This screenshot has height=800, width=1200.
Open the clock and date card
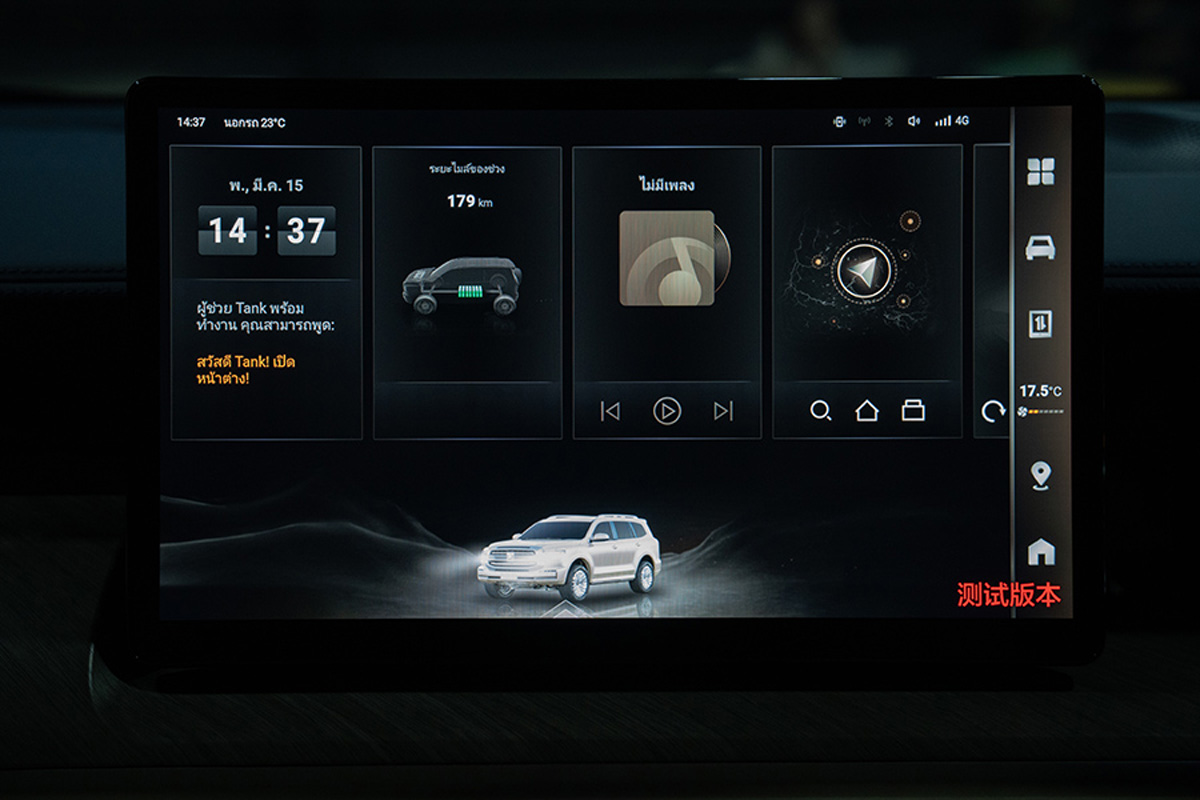(266, 220)
